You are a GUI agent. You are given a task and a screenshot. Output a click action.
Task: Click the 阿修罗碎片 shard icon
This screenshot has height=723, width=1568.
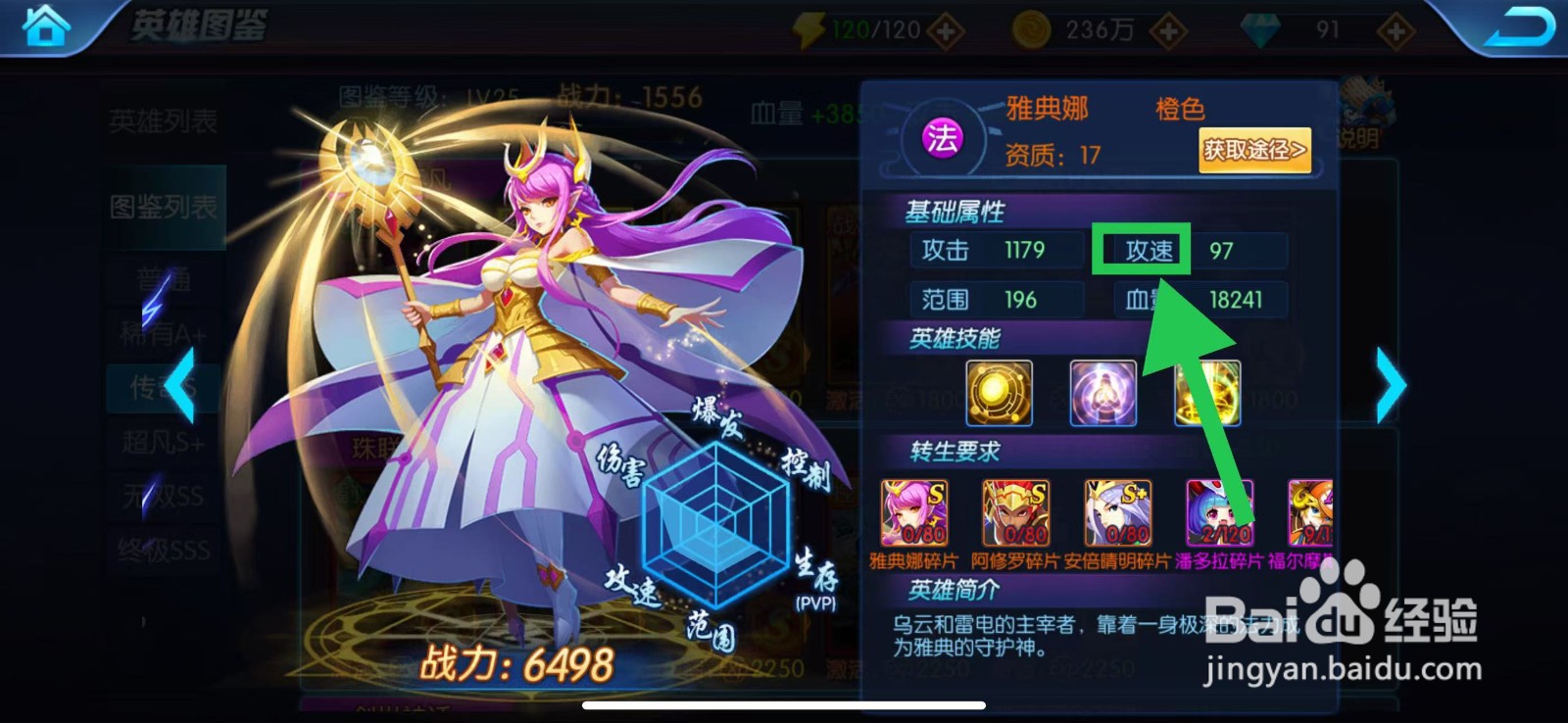pyautogui.click(x=1018, y=510)
